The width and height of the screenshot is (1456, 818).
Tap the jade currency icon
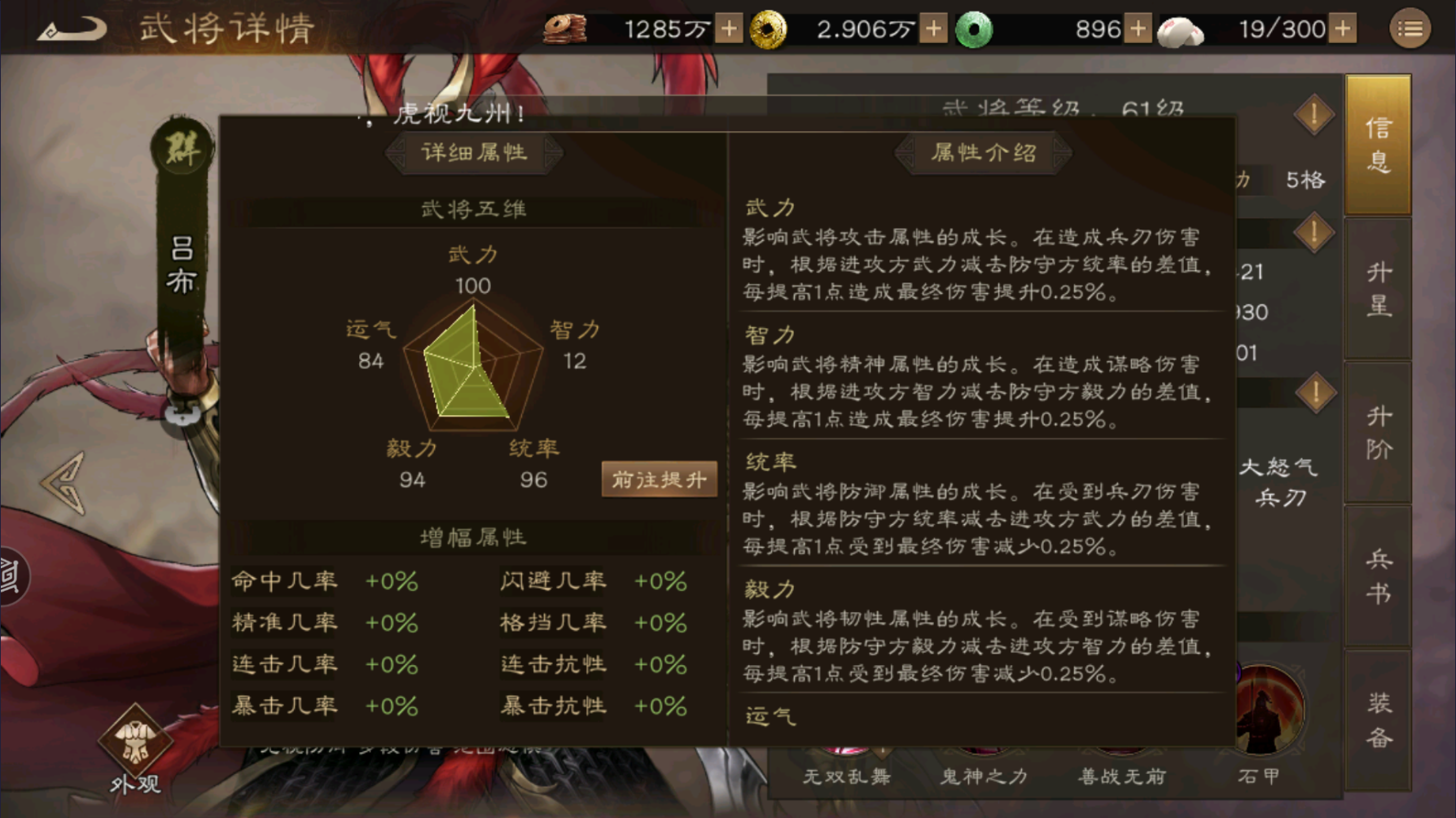[976, 28]
